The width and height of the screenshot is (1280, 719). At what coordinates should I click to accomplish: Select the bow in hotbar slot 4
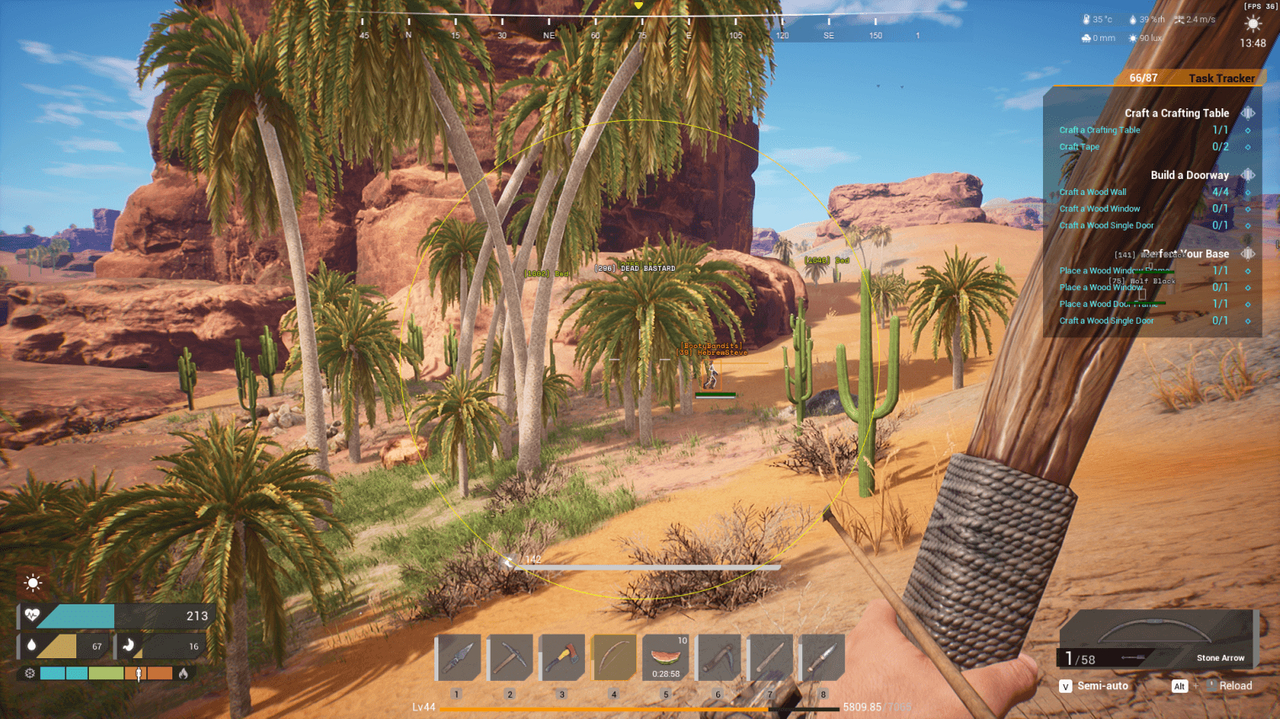coord(614,658)
